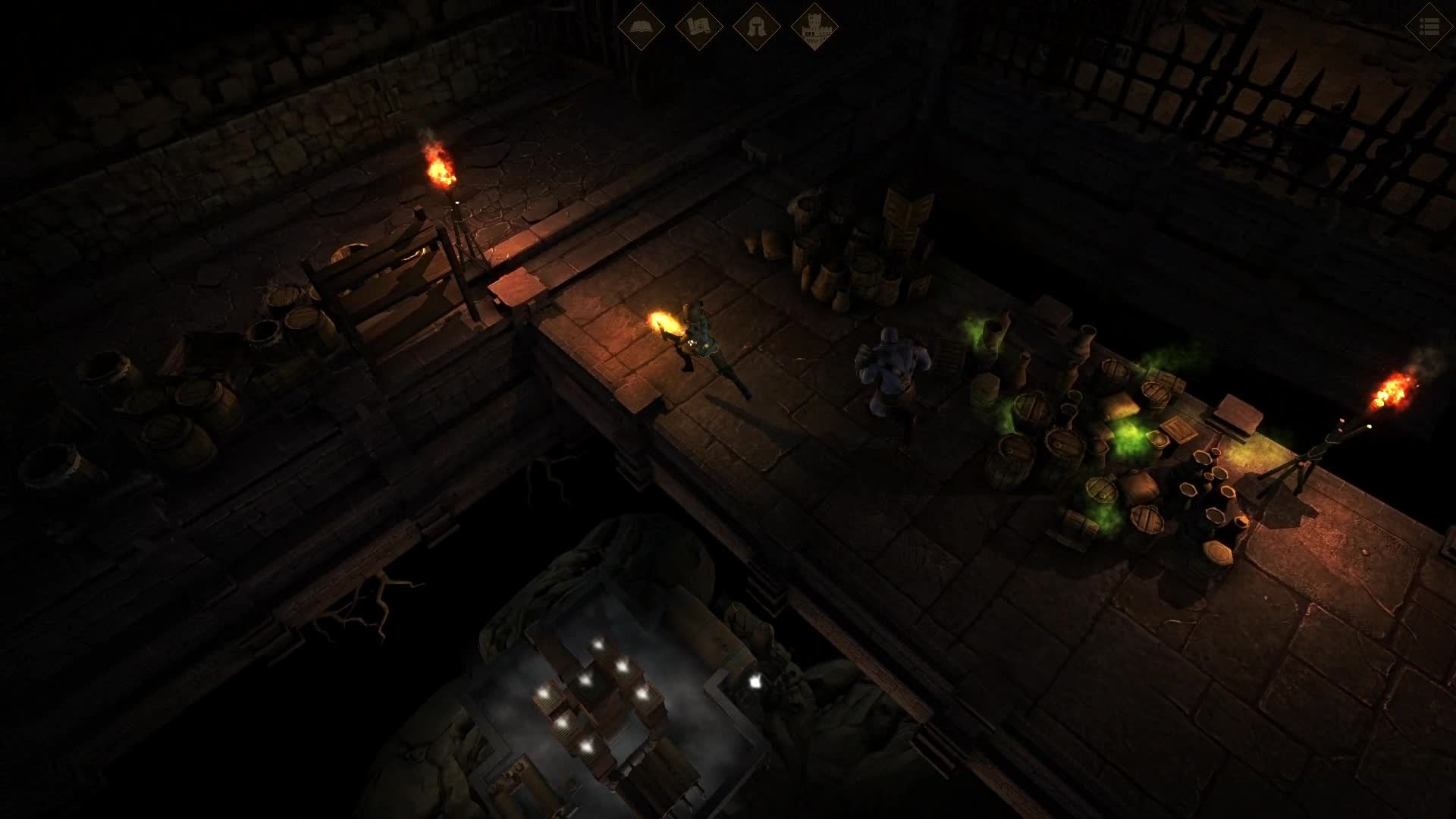Viewport: 1456px width, 819px height.
Task: Select the hero holding the torch
Action: click(x=701, y=349)
